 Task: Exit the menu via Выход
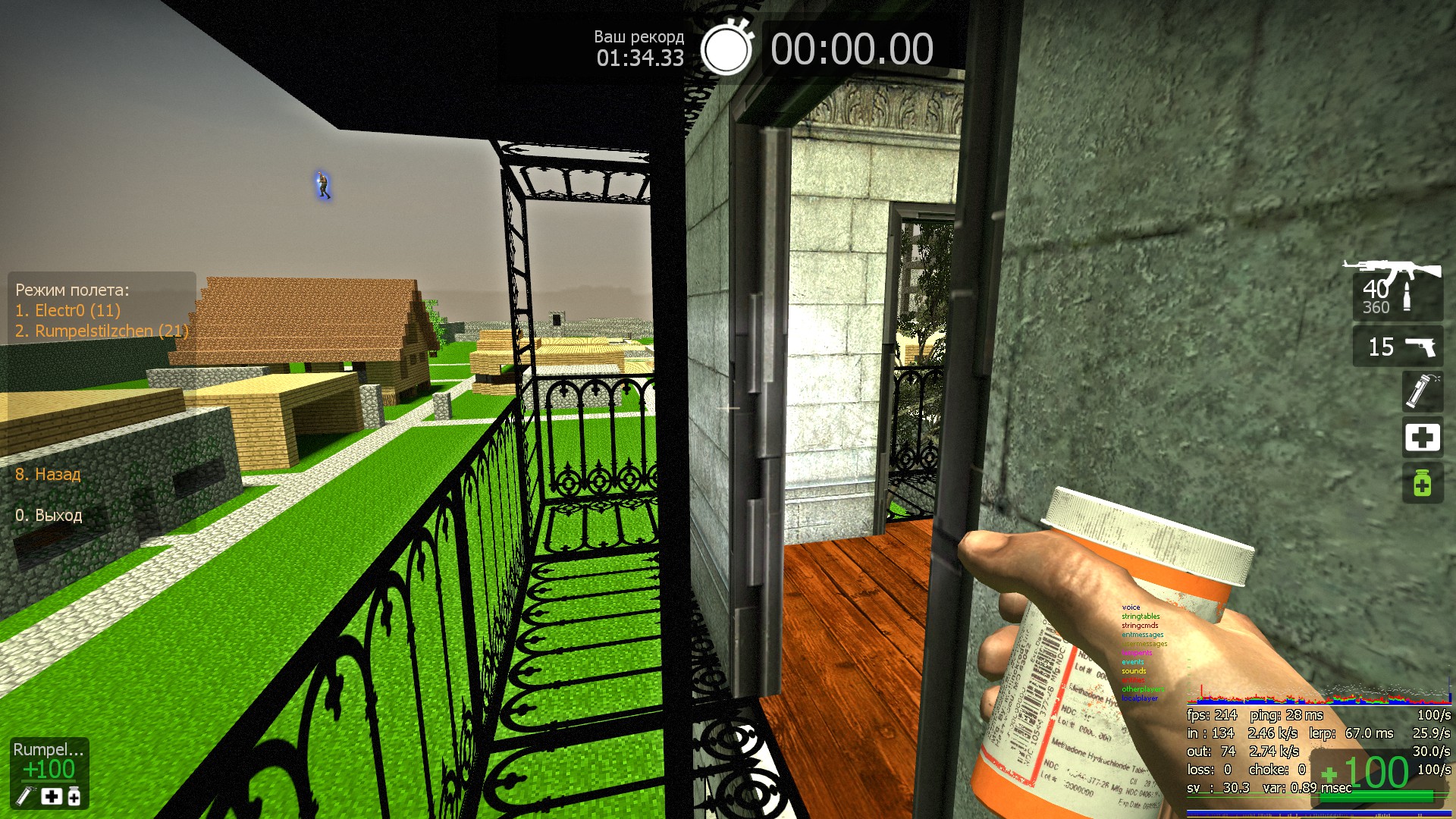click(49, 516)
